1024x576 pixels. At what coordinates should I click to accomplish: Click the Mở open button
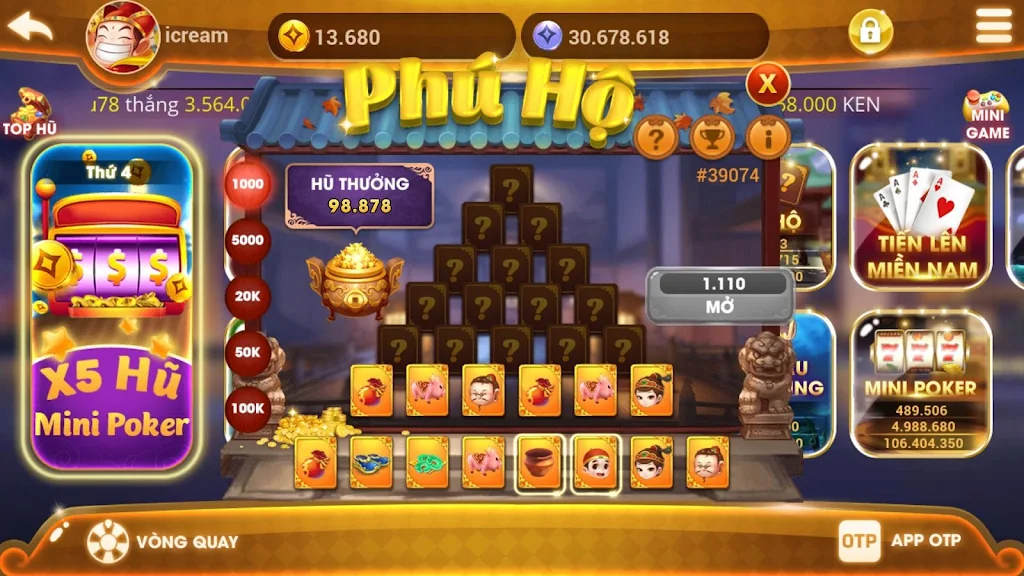(x=720, y=296)
